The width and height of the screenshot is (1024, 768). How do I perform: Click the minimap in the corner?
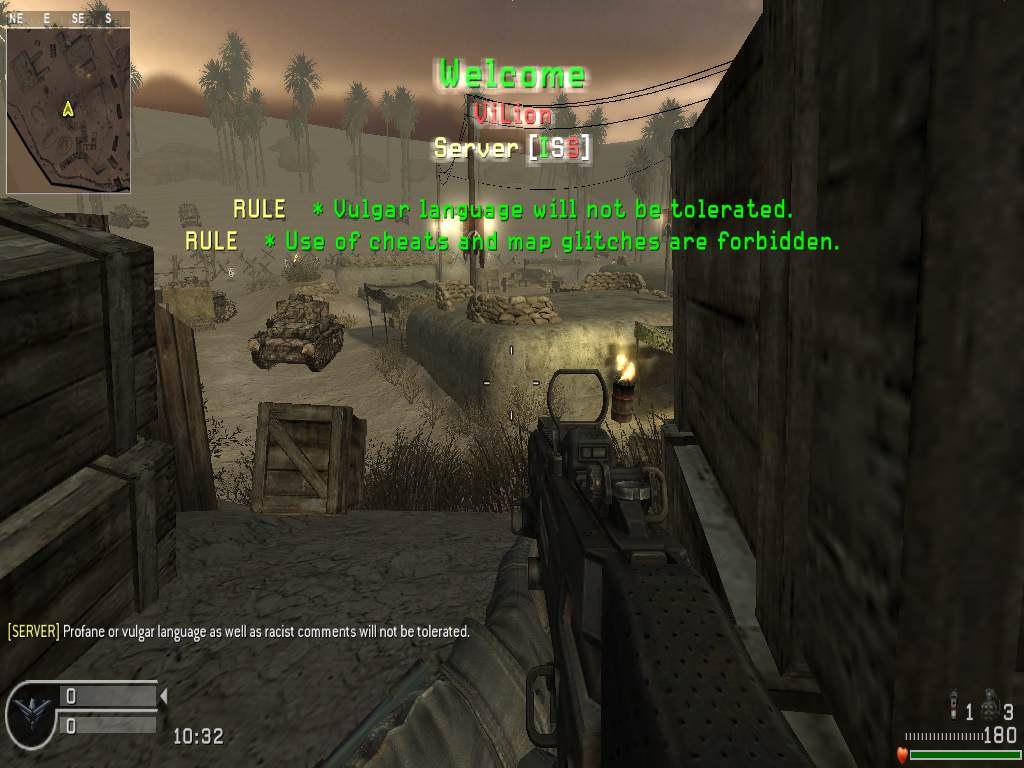pyautogui.click(x=67, y=108)
